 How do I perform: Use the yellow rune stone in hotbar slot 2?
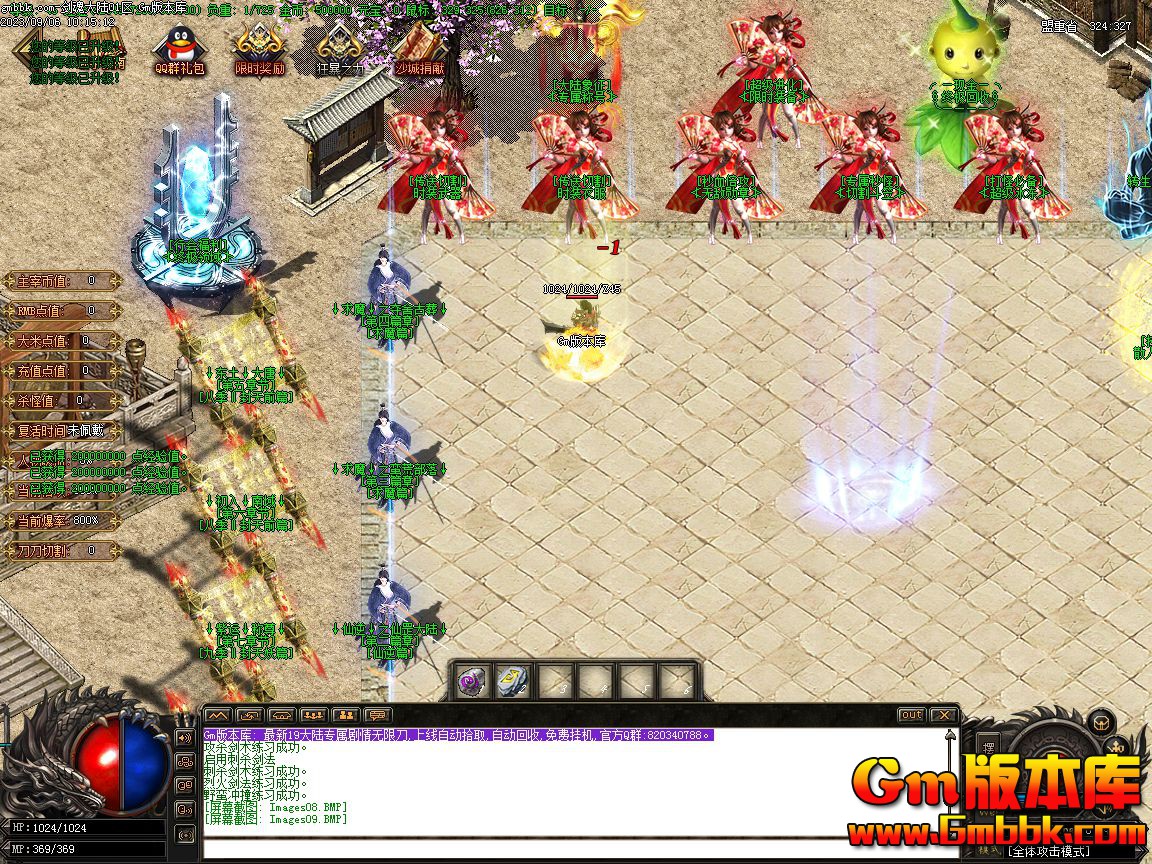[512, 681]
